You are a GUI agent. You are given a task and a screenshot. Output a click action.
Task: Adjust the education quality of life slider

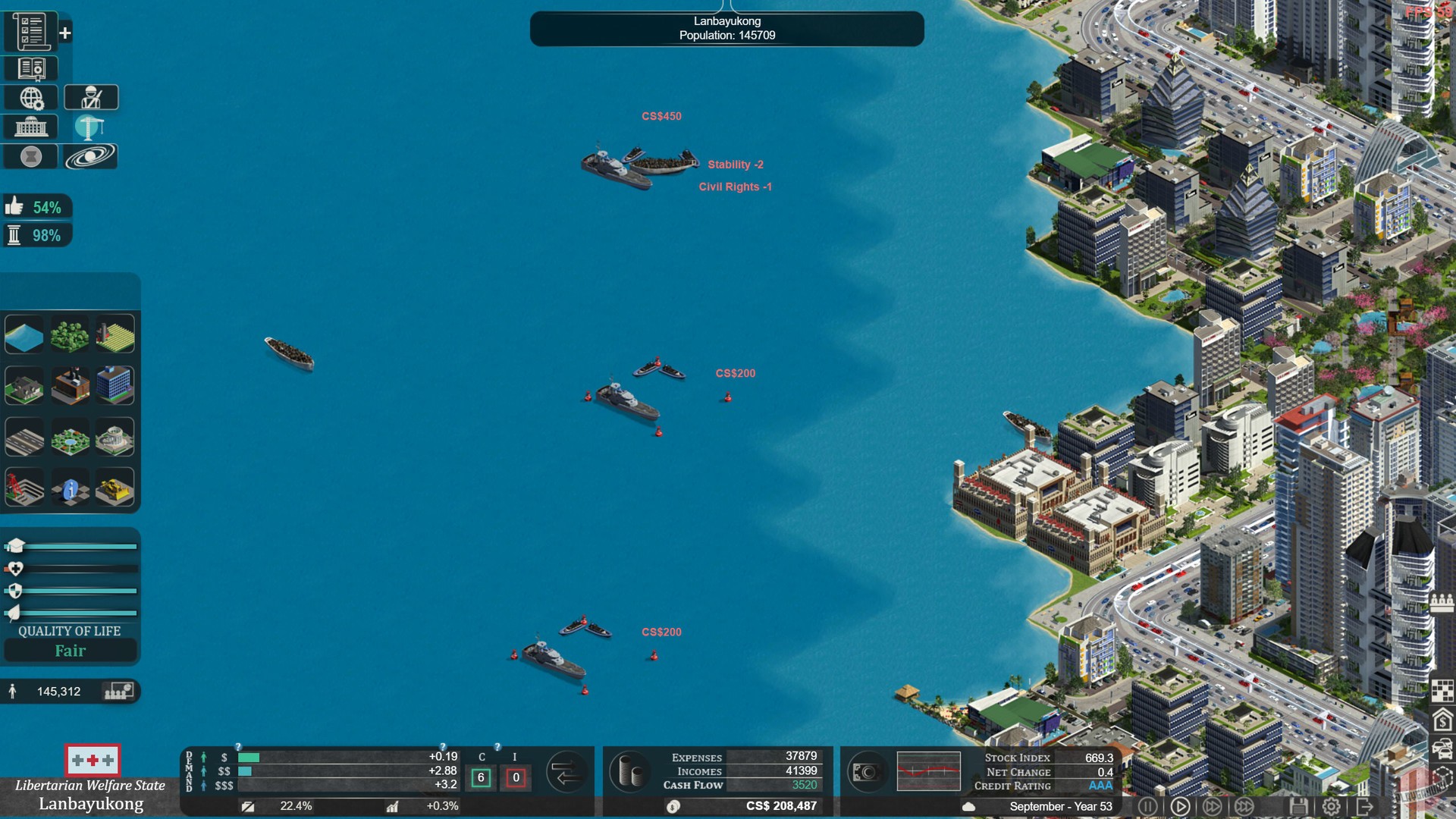pyautogui.click(x=71, y=545)
